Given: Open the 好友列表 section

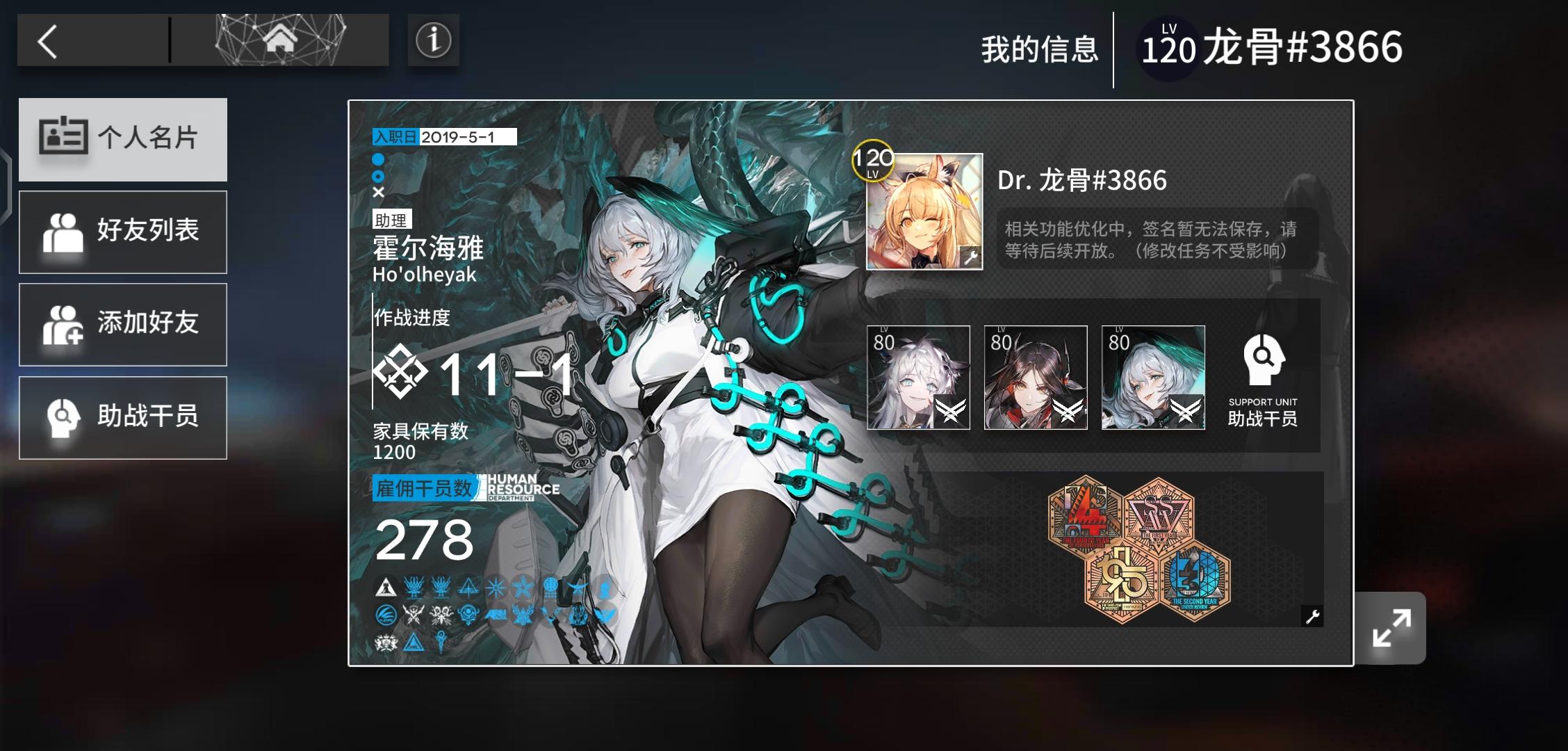Looking at the screenshot, I should [123, 232].
